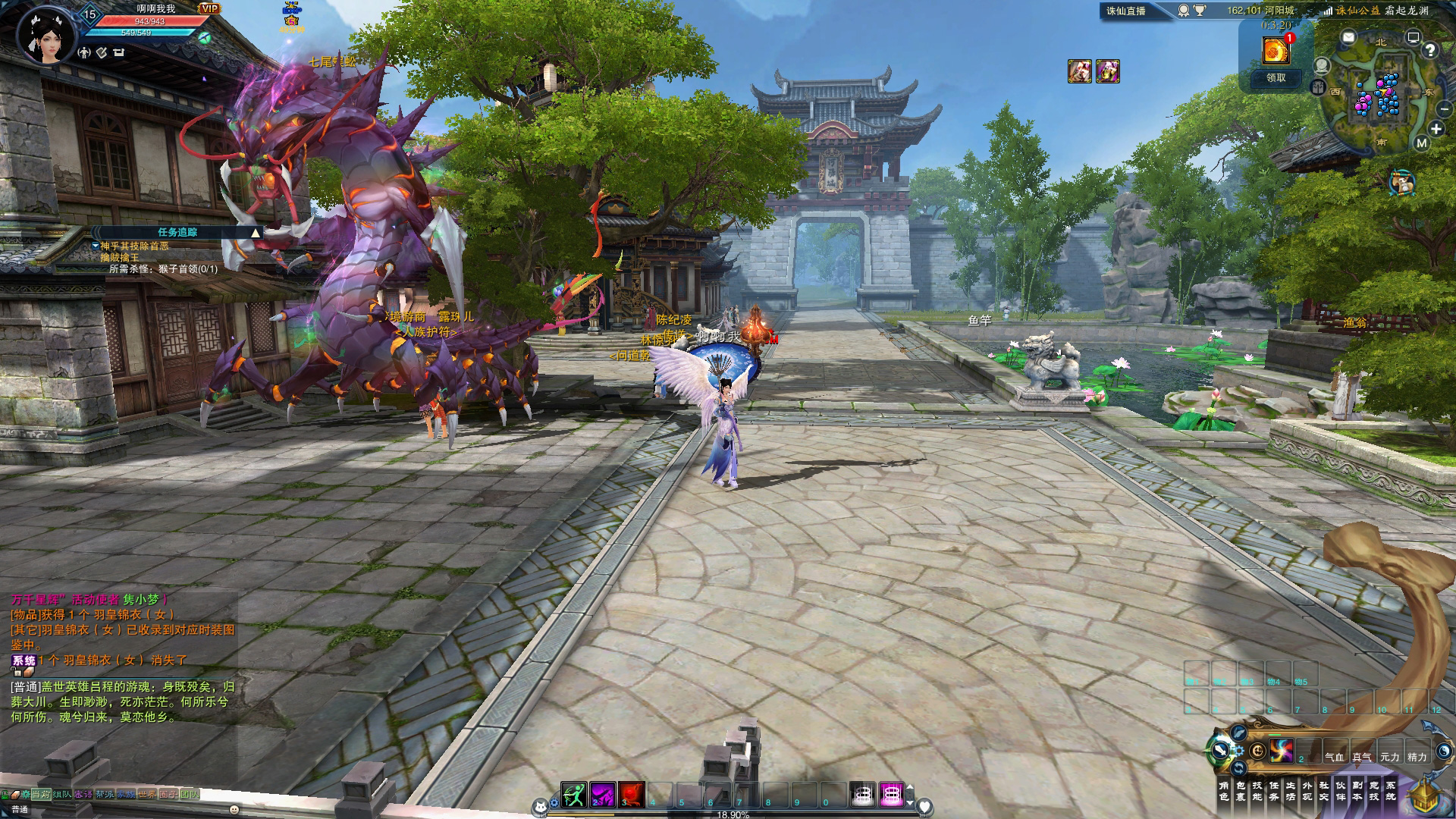Switch chat to the 世界 world channel
The image size is (1456, 819).
point(146,794)
